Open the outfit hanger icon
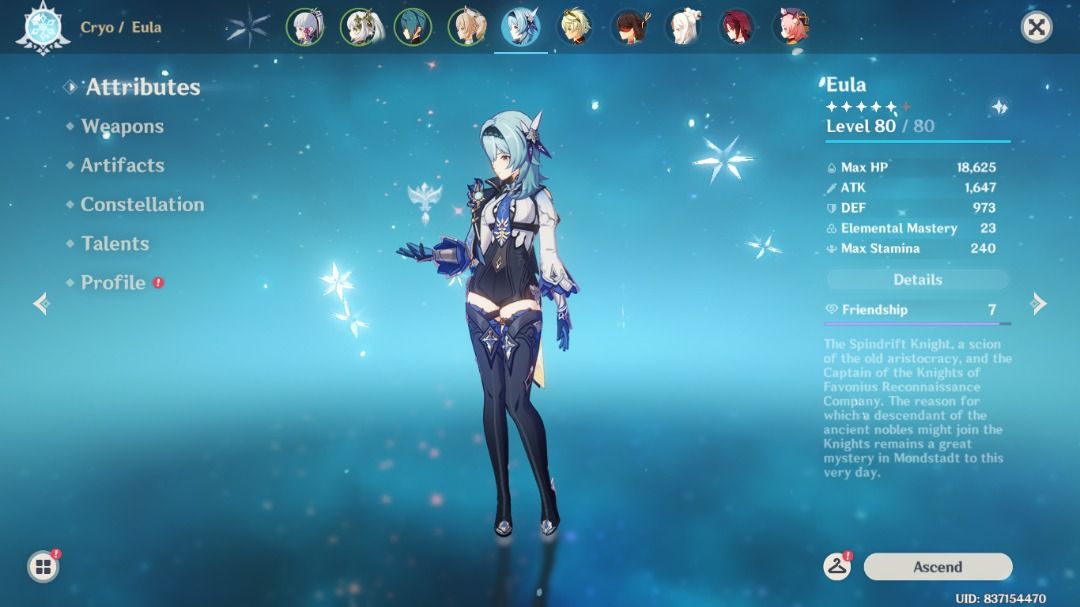This screenshot has width=1080, height=607. pos(837,567)
